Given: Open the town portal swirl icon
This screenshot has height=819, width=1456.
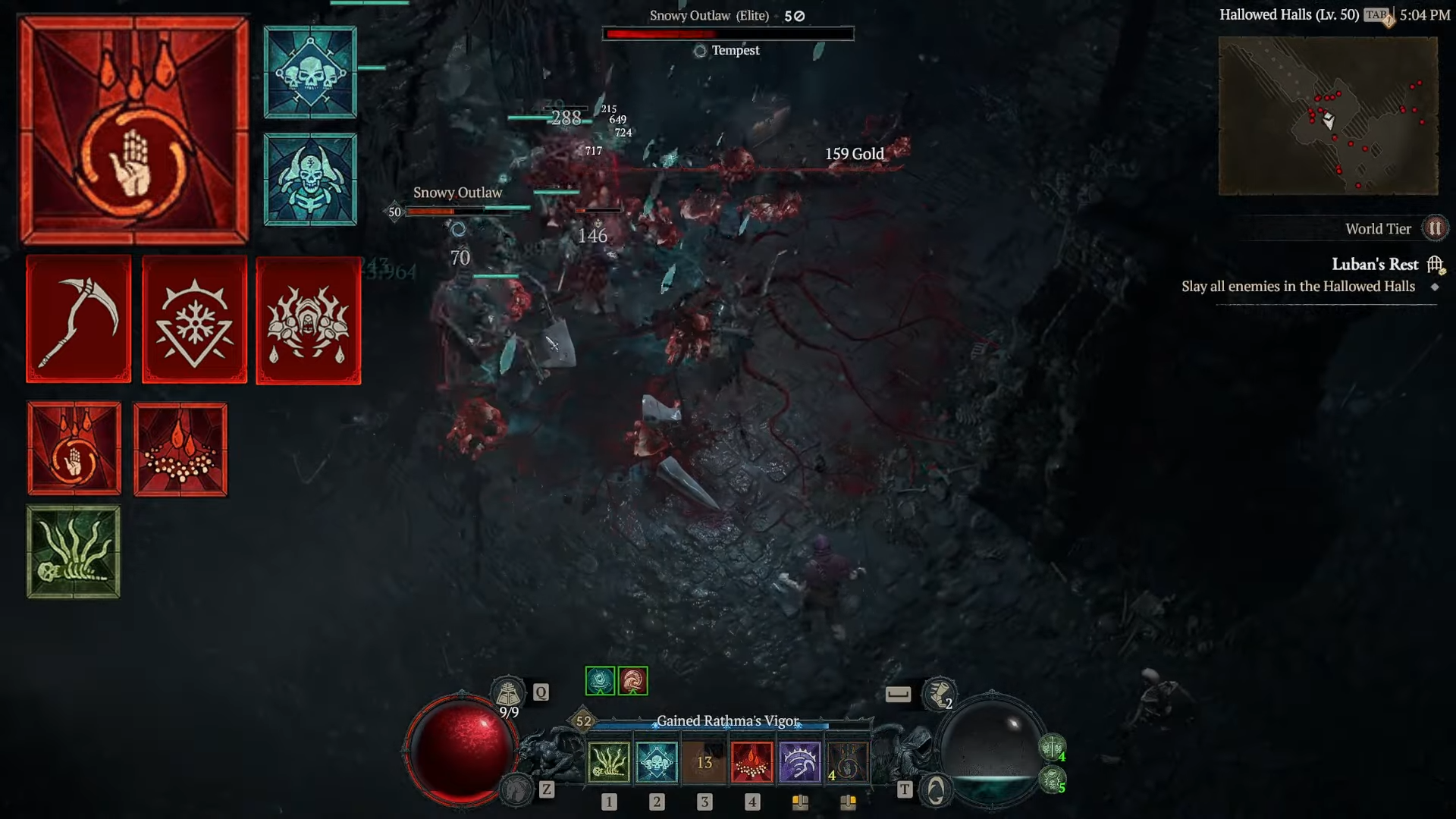Looking at the screenshot, I should click(936, 790).
